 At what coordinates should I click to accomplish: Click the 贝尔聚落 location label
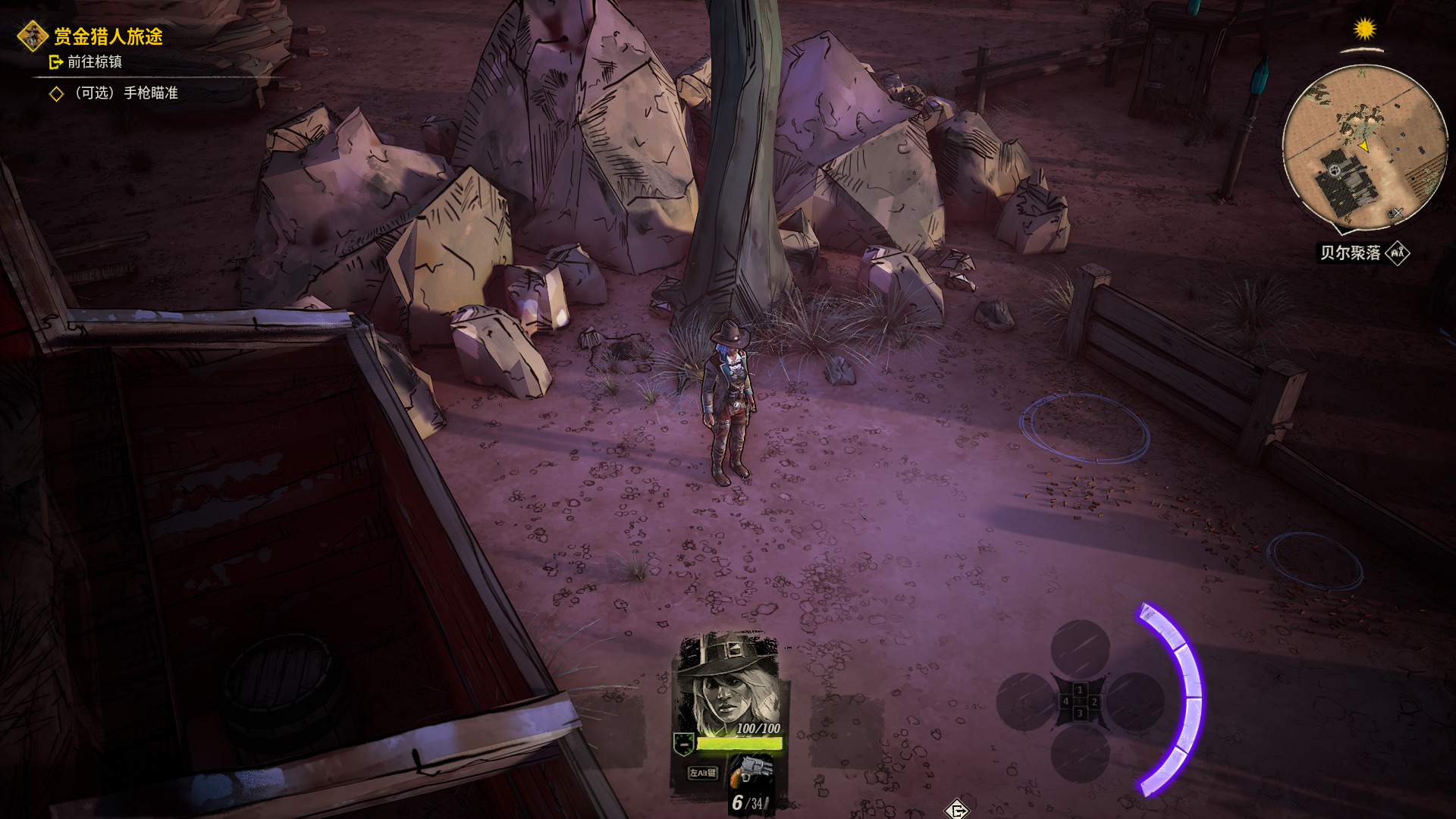tap(1350, 253)
